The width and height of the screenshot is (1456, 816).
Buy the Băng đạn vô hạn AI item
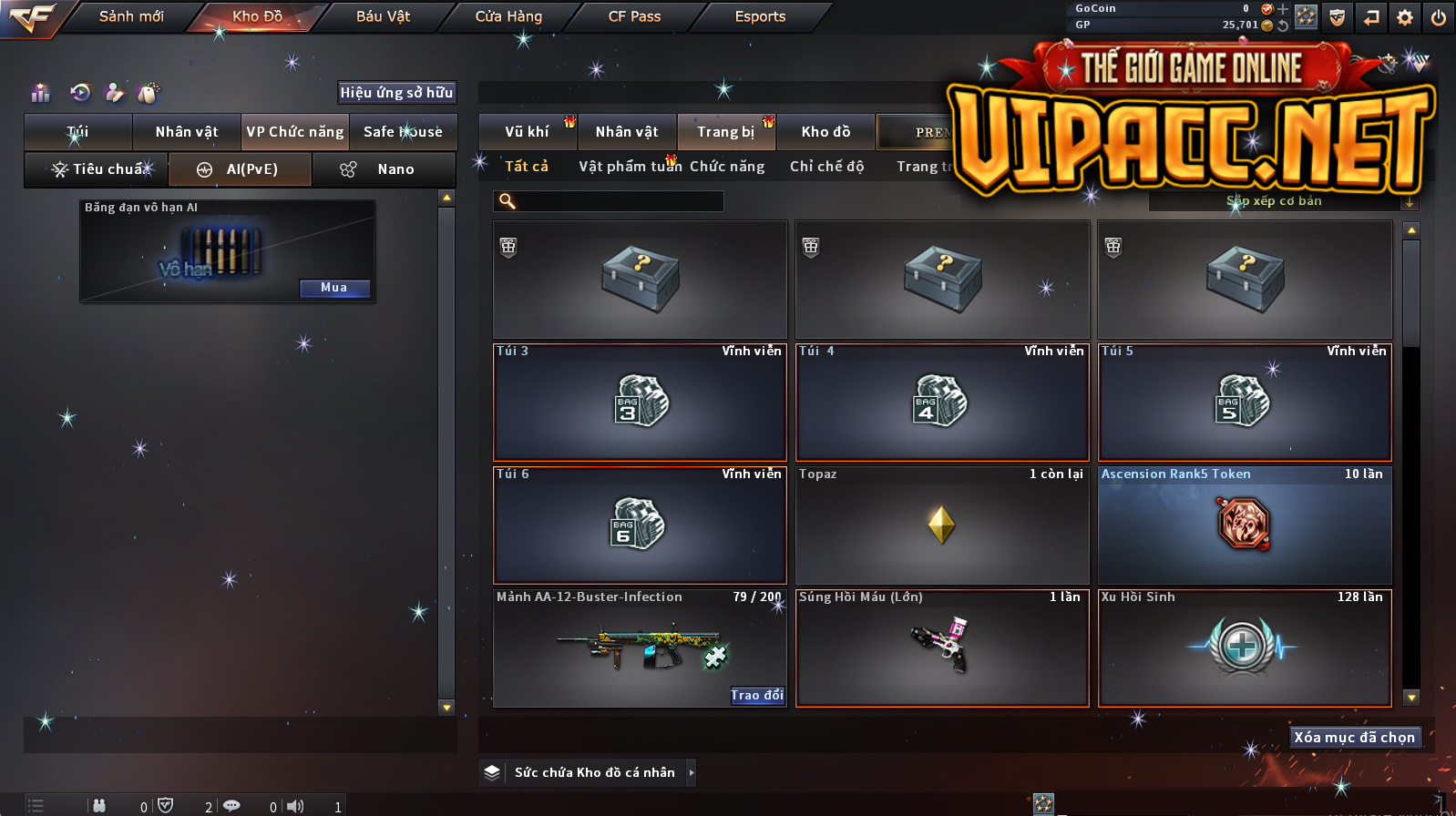pos(334,288)
